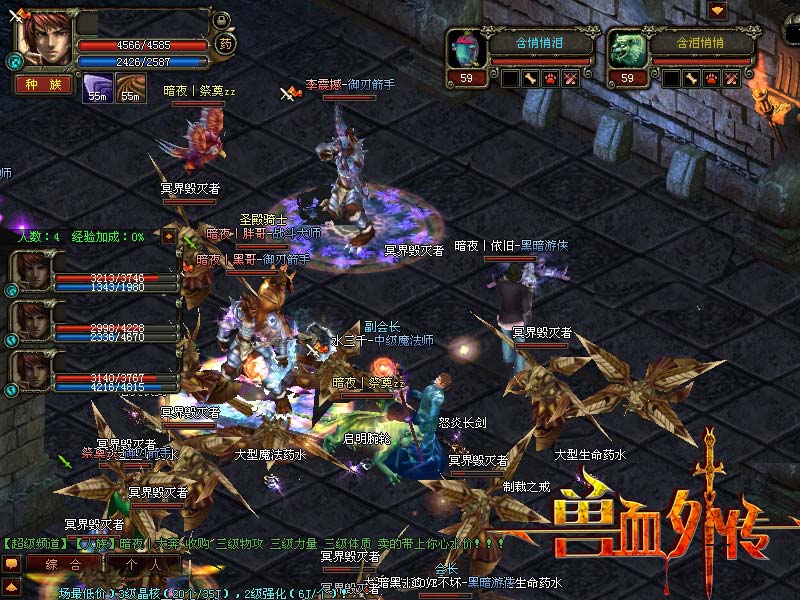Click the bone icon for pet 含情悄泪
Image resolution: width=800 pixels, height=600 pixels.
(x=531, y=78)
